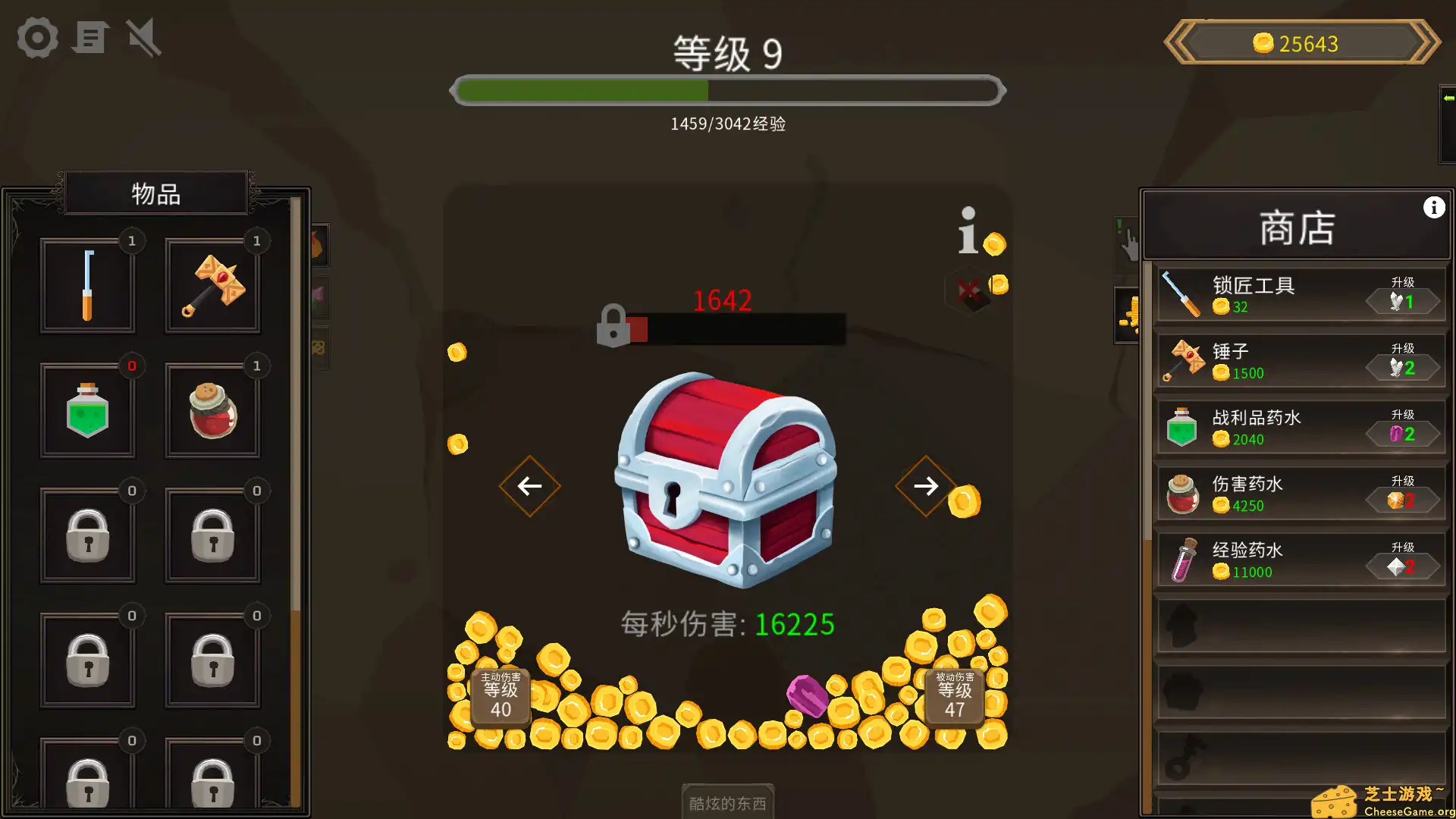Screen dimensions: 1456x819
Task: Click the level 9 experience progress bar
Action: pos(726,90)
